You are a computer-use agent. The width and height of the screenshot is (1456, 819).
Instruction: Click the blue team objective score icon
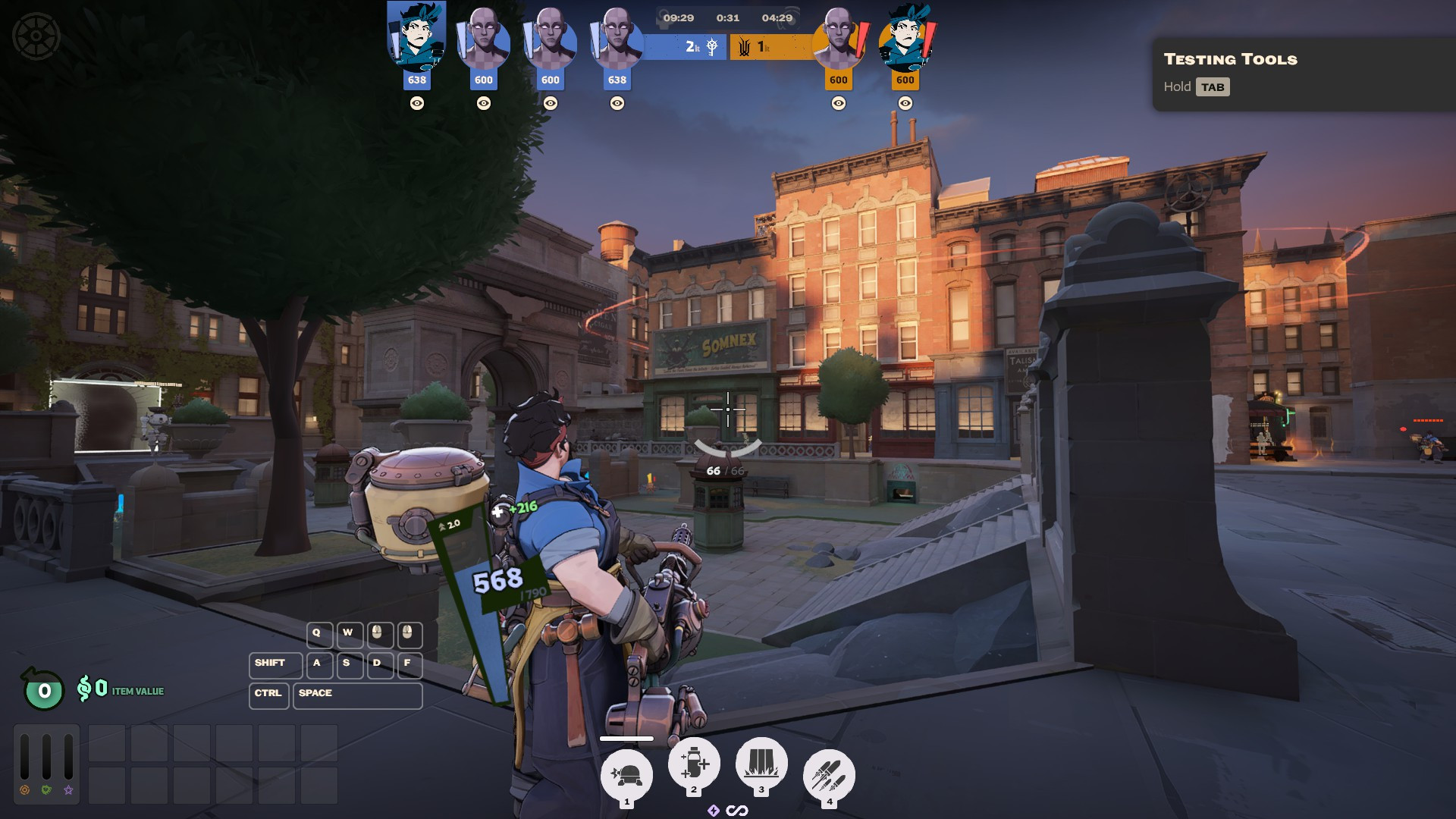click(712, 47)
